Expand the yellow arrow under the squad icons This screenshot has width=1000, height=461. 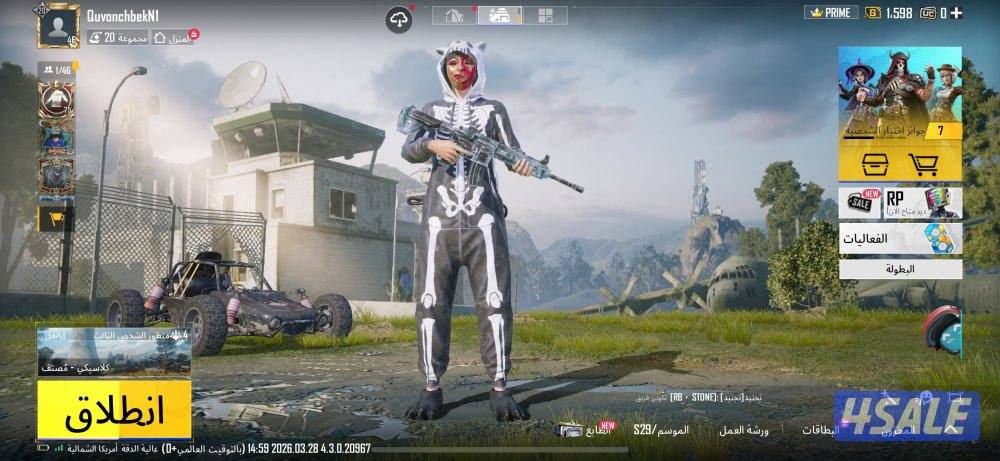point(56,217)
